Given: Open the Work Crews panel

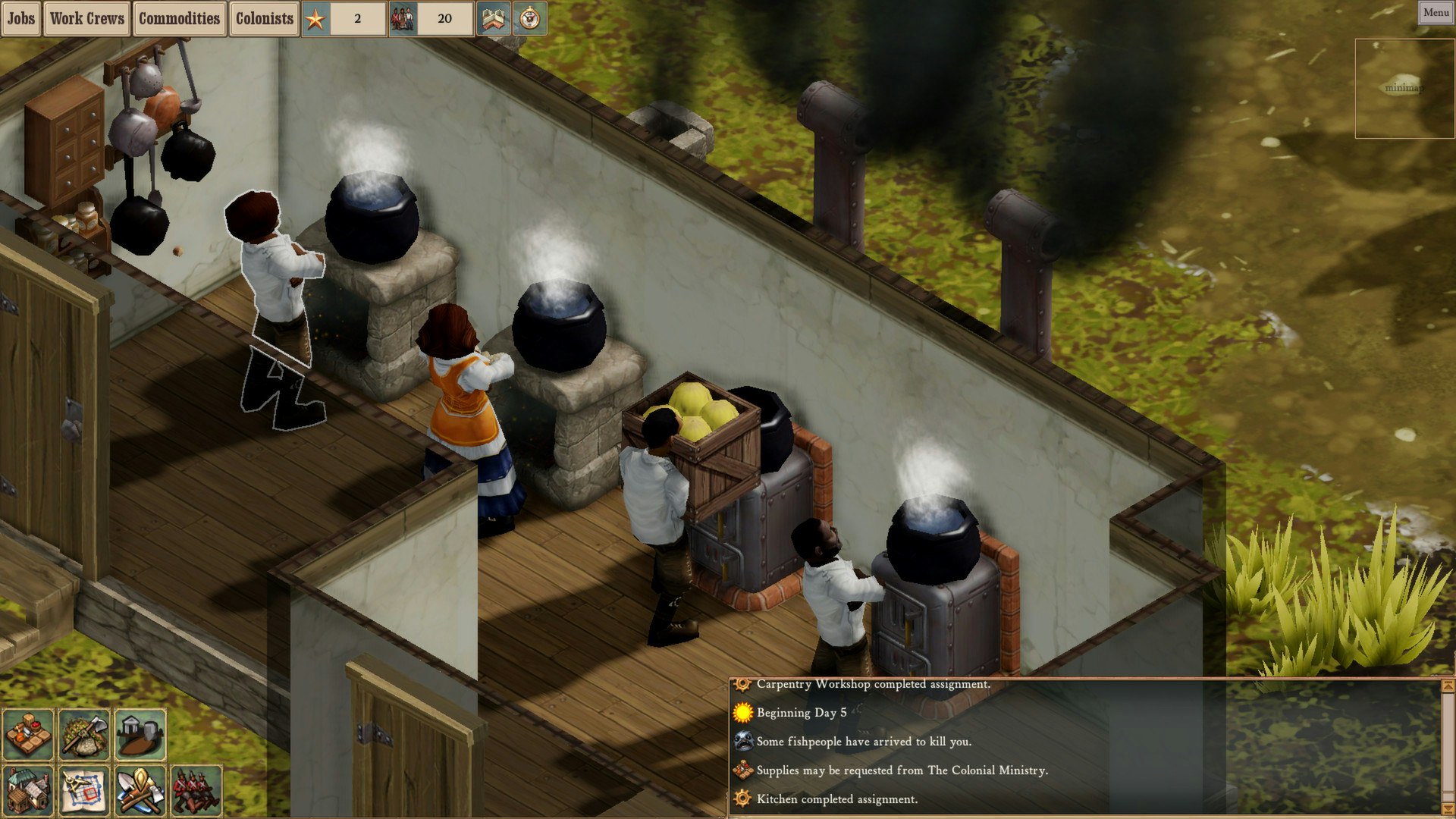Looking at the screenshot, I should tap(87, 19).
